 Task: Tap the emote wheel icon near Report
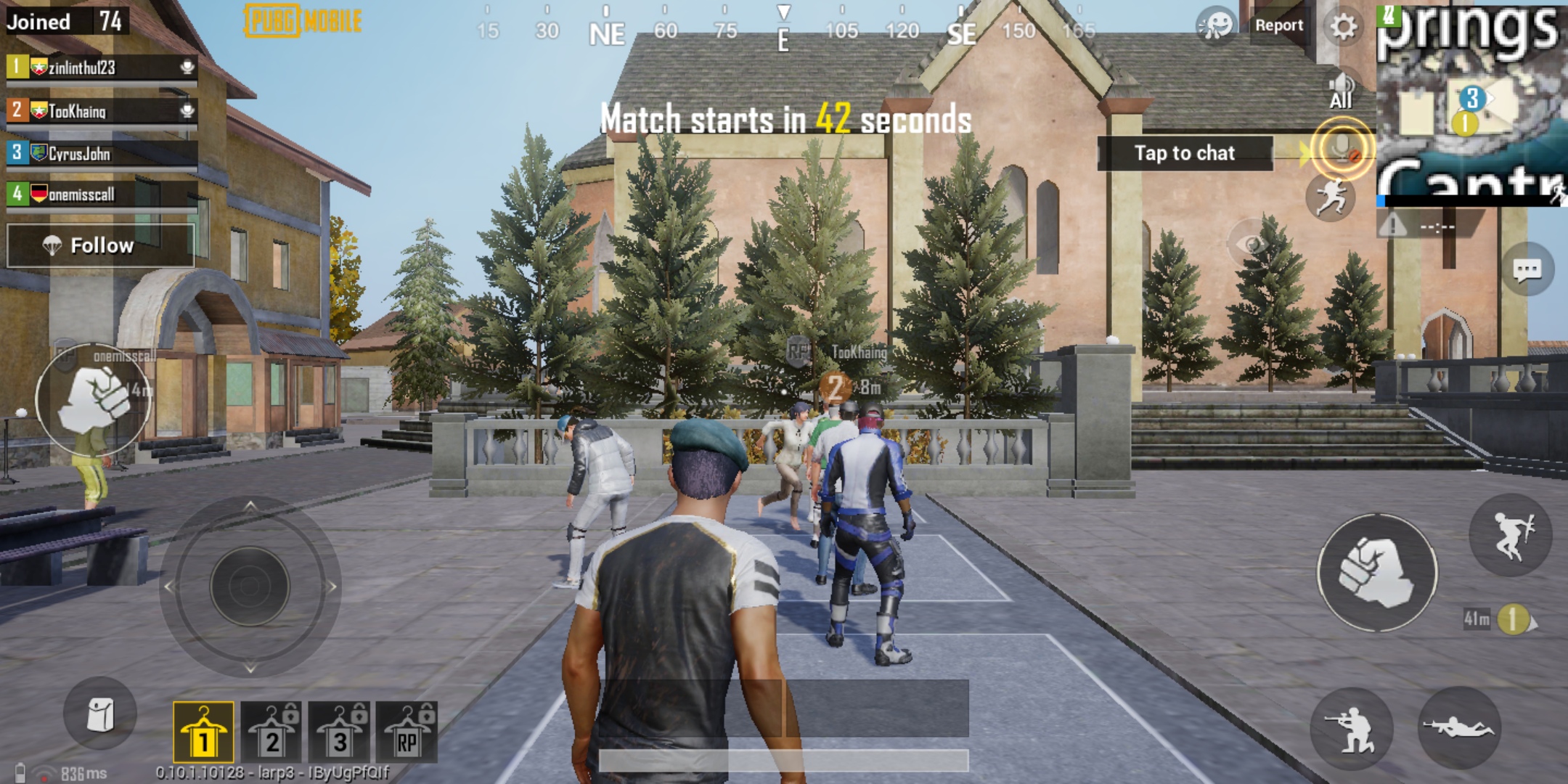(1214, 25)
